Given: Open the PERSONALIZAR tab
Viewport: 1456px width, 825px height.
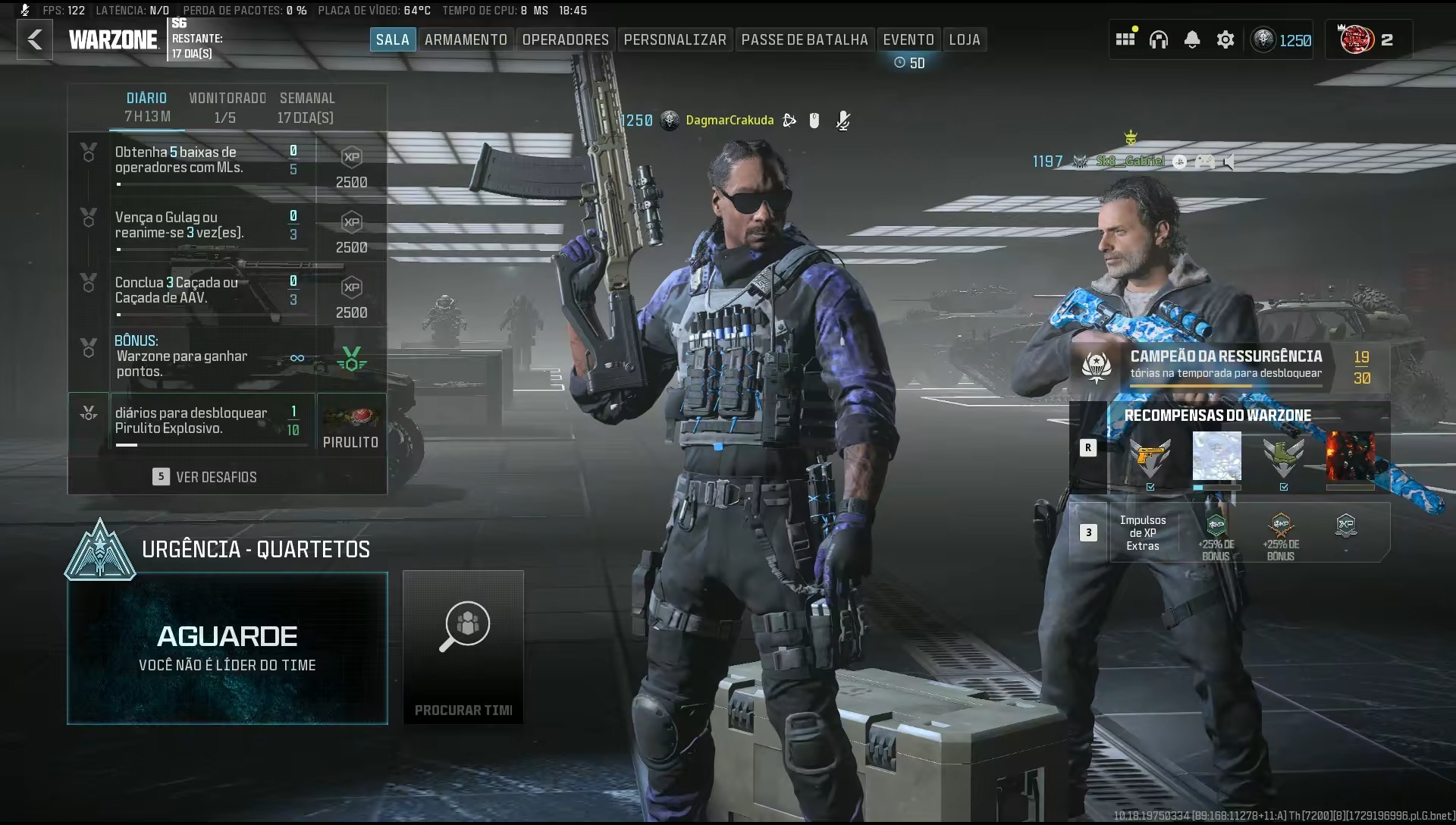Looking at the screenshot, I should pyautogui.click(x=675, y=39).
